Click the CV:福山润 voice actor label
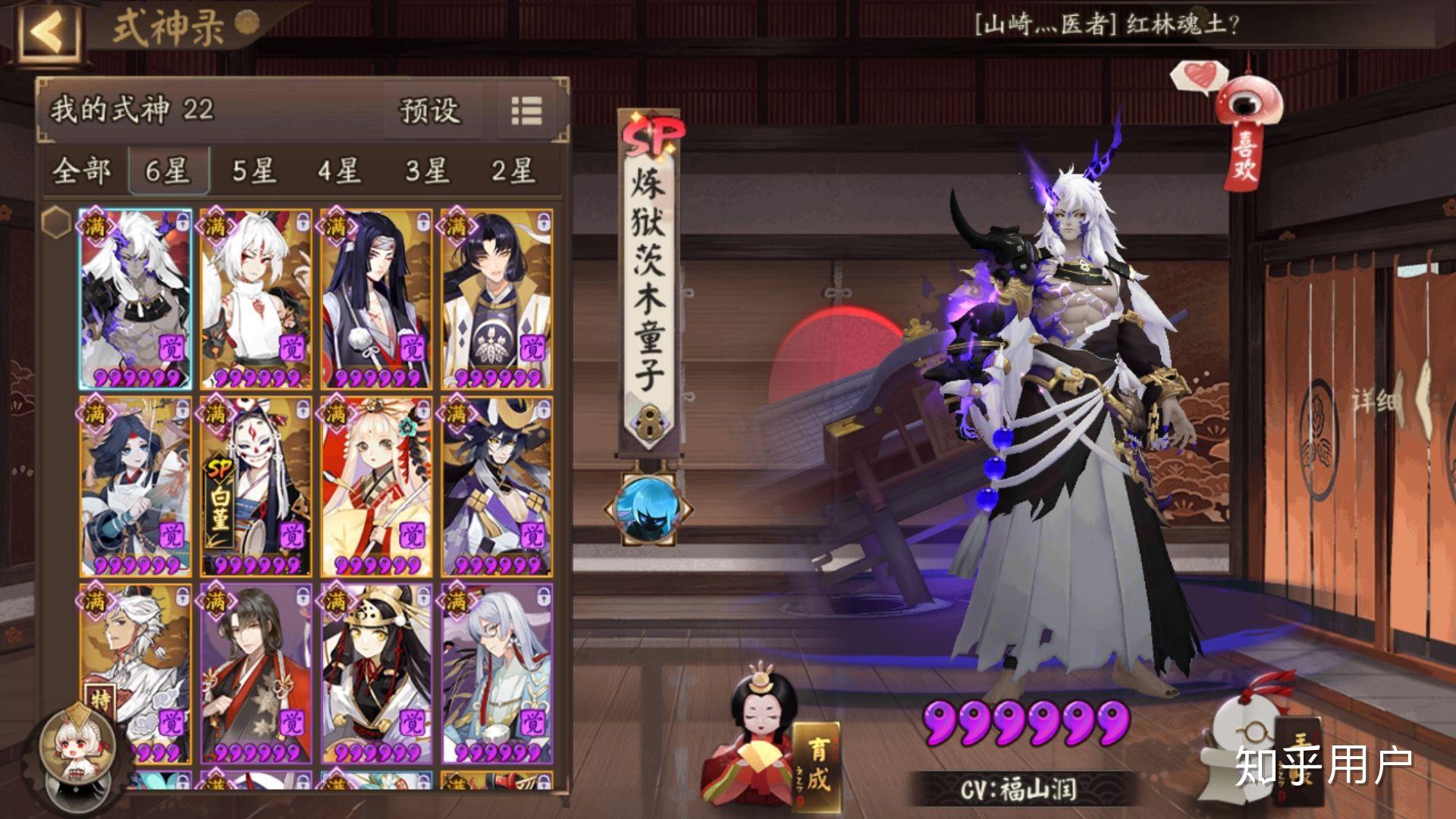 [1018, 787]
